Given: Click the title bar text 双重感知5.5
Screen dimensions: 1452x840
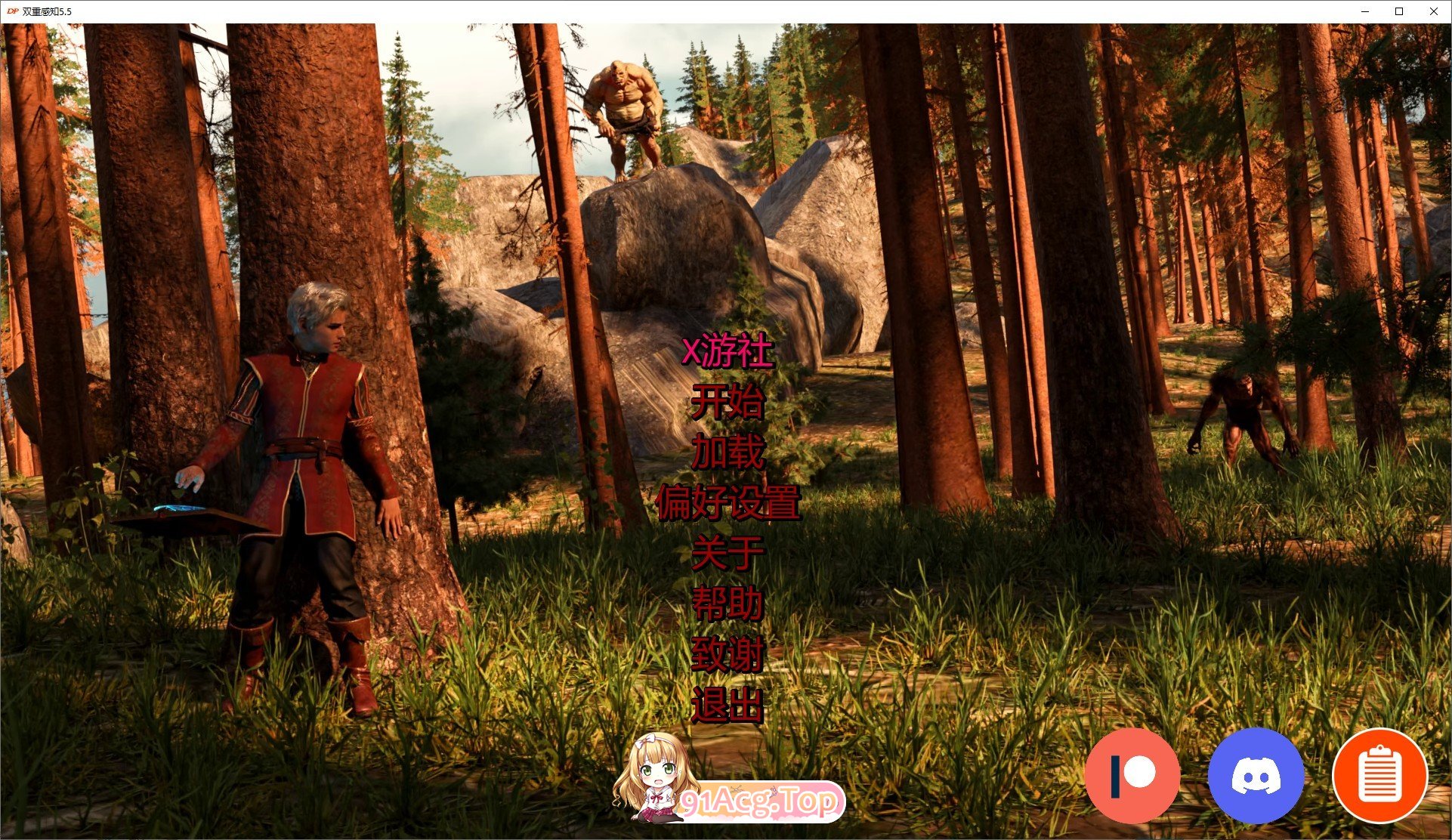Looking at the screenshot, I should point(45,11).
